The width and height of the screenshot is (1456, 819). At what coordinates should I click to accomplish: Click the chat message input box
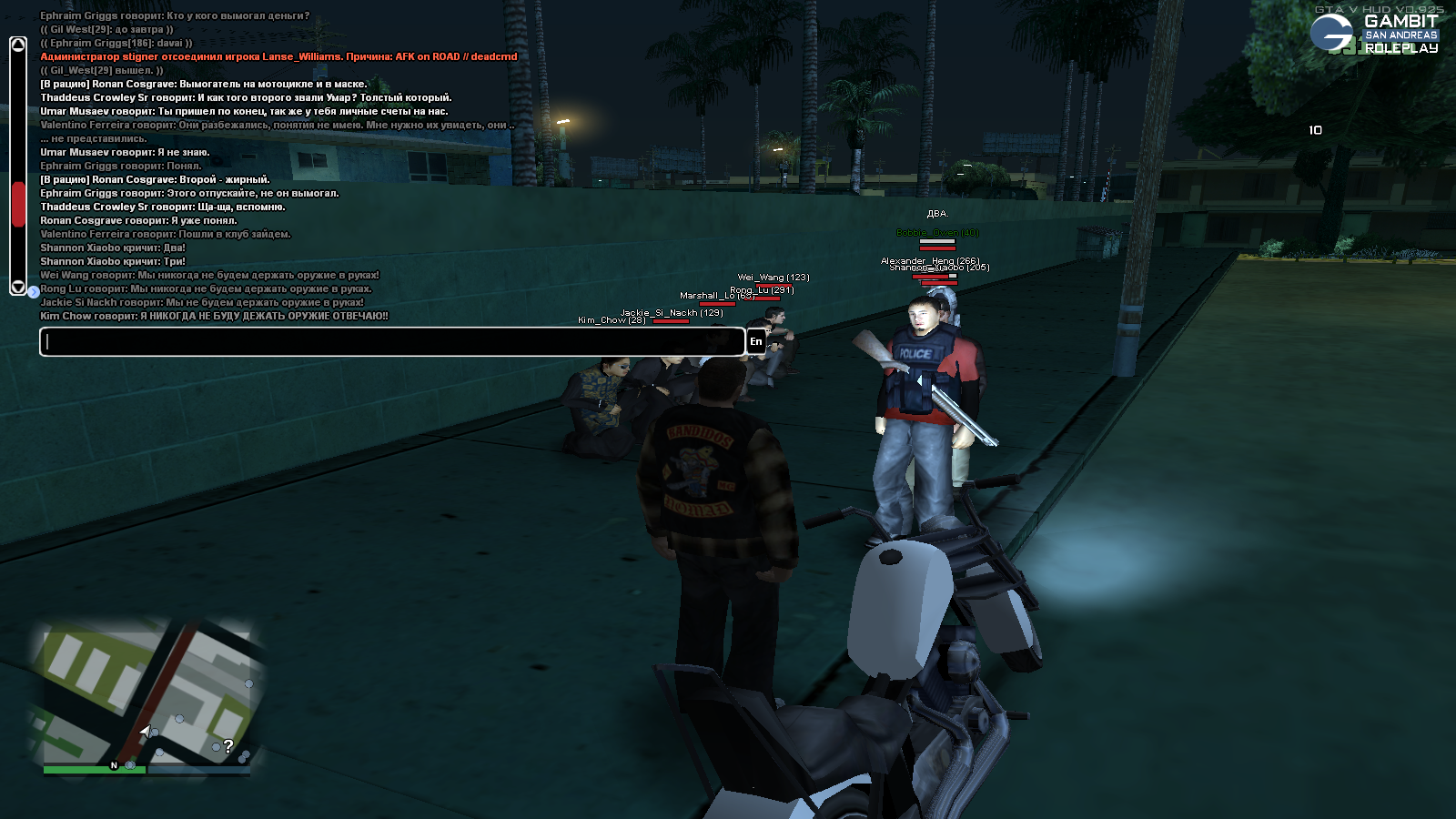coord(391,341)
